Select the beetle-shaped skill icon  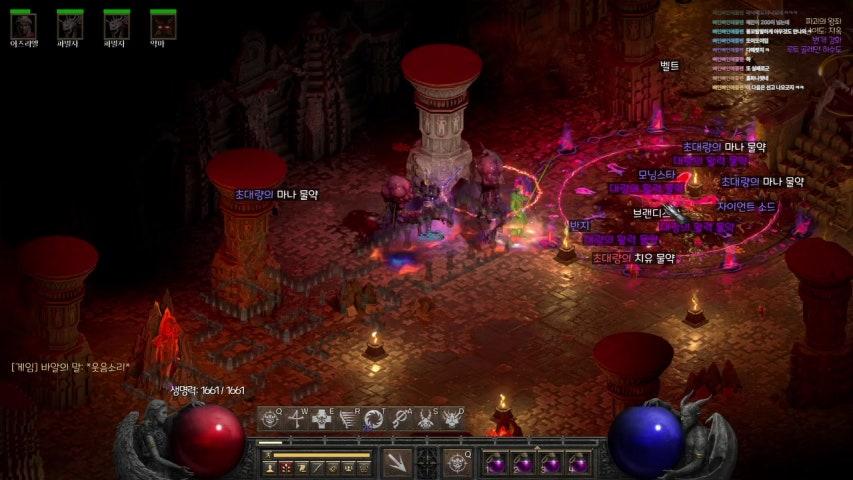(x=426, y=420)
